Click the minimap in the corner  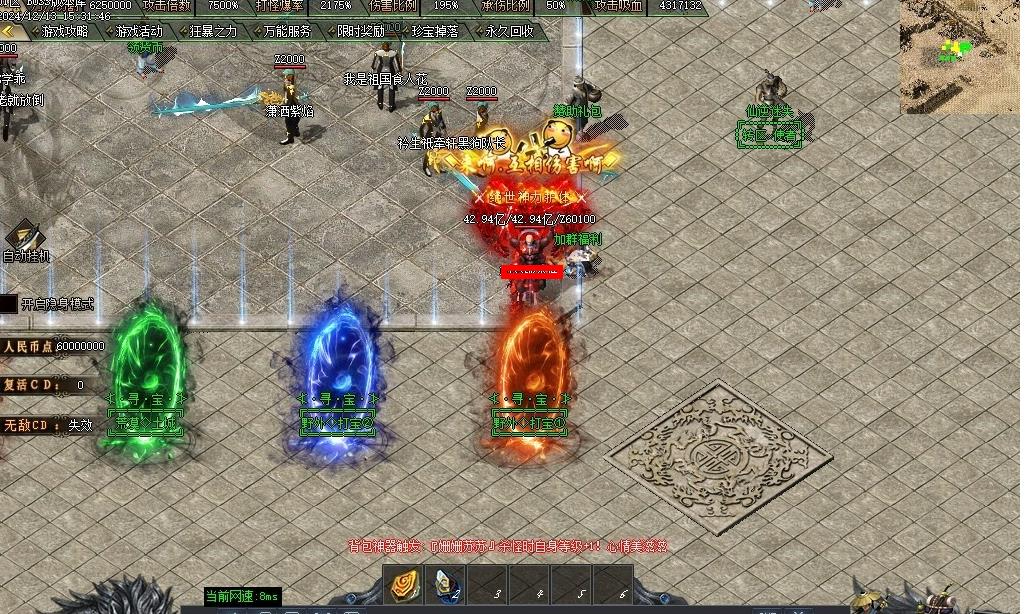click(960, 56)
